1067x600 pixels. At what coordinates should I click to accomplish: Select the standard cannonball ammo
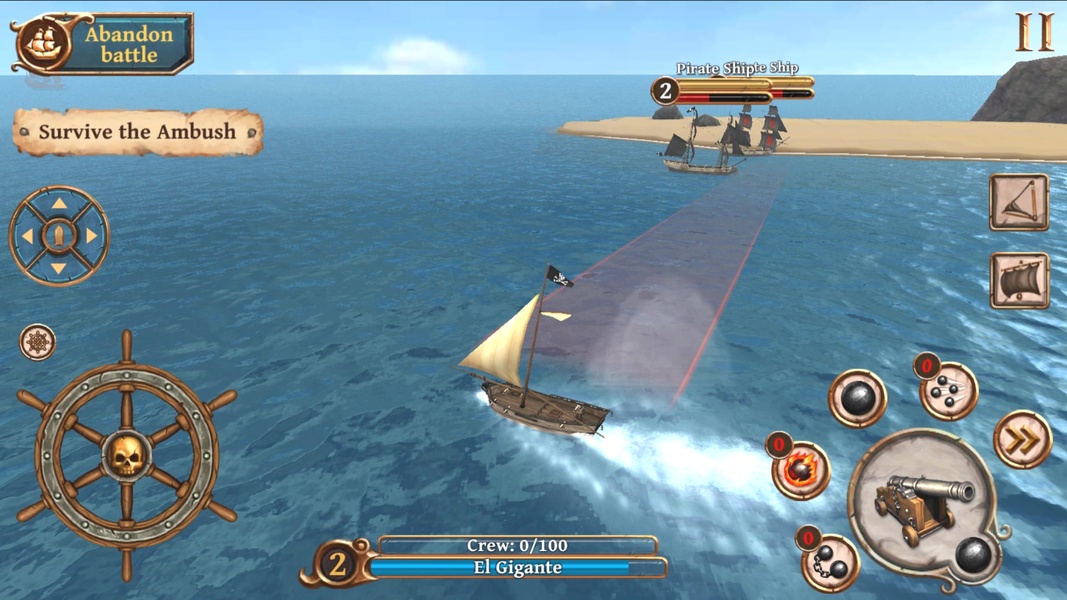[857, 399]
